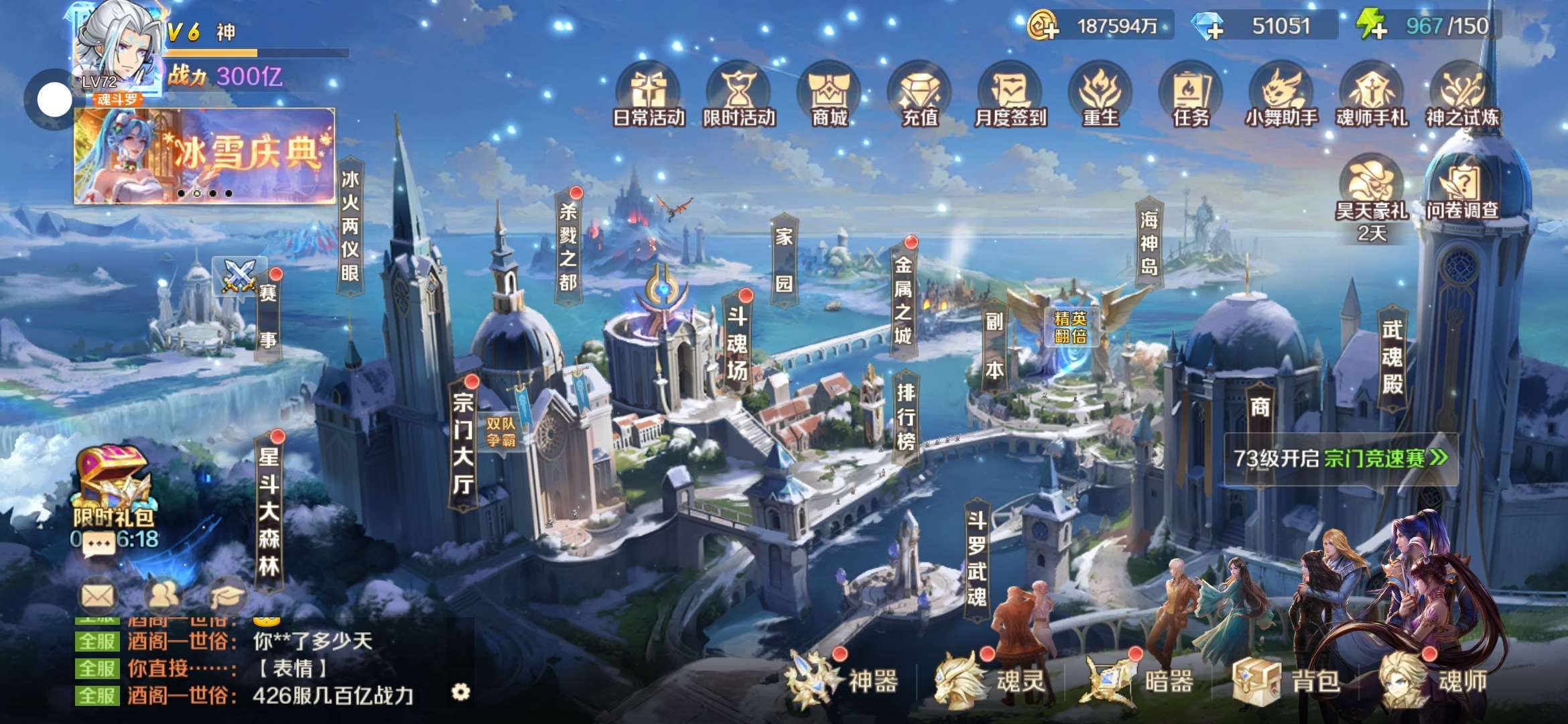Open 日常活动 daily activities
The height and width of the screenshot is (724, 1568).
coord(648,96)
